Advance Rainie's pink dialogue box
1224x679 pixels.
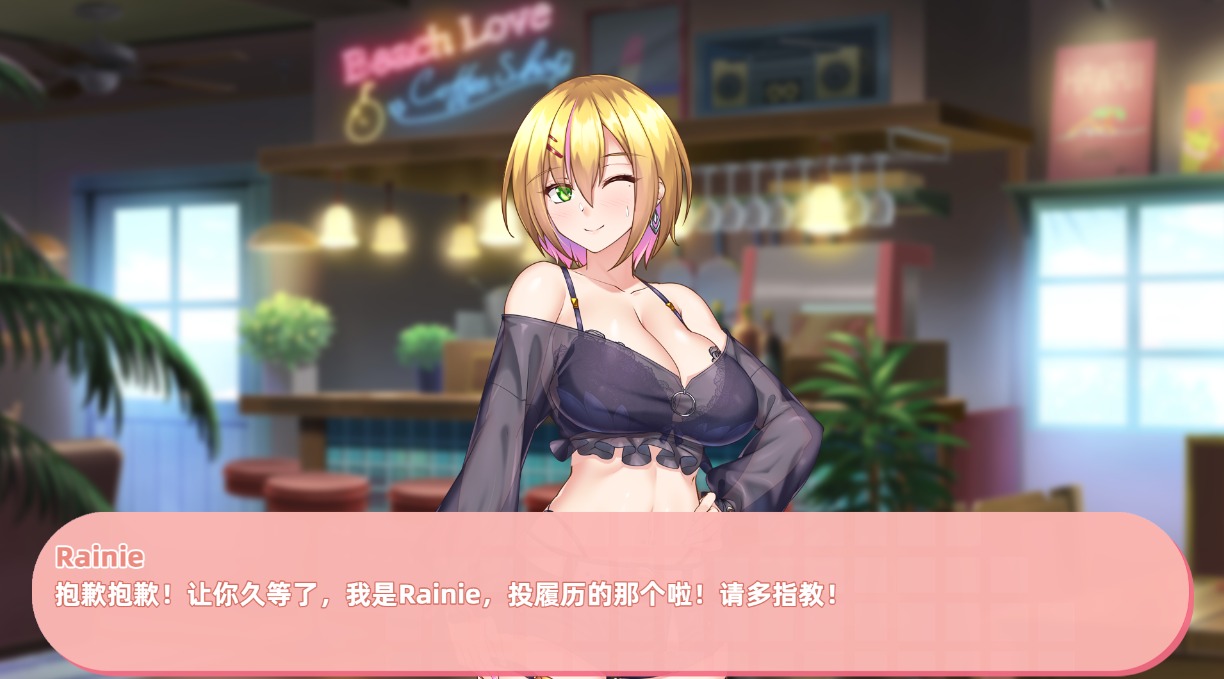tap(611, 592)
